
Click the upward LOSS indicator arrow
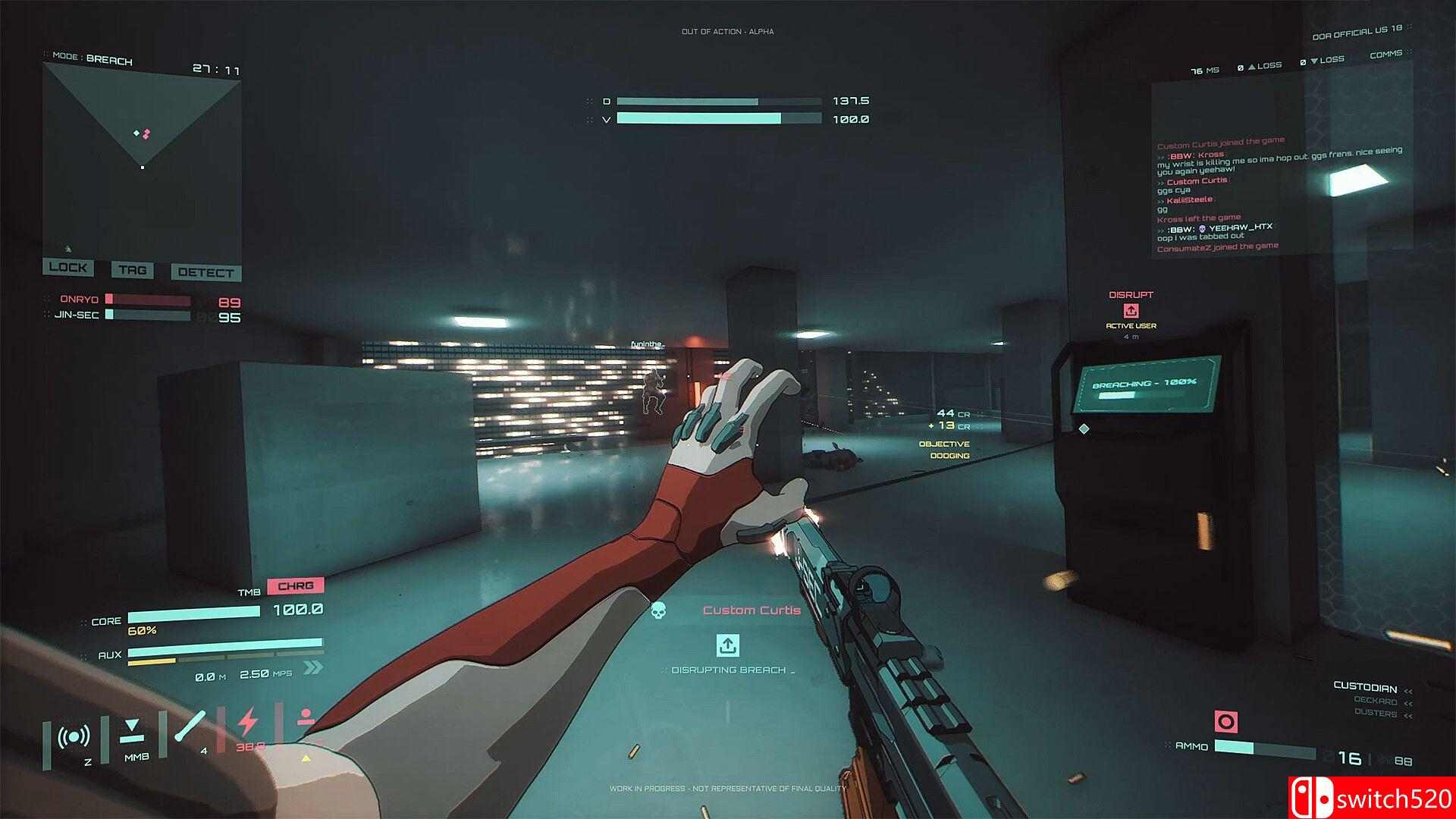tap(1250, 66)
